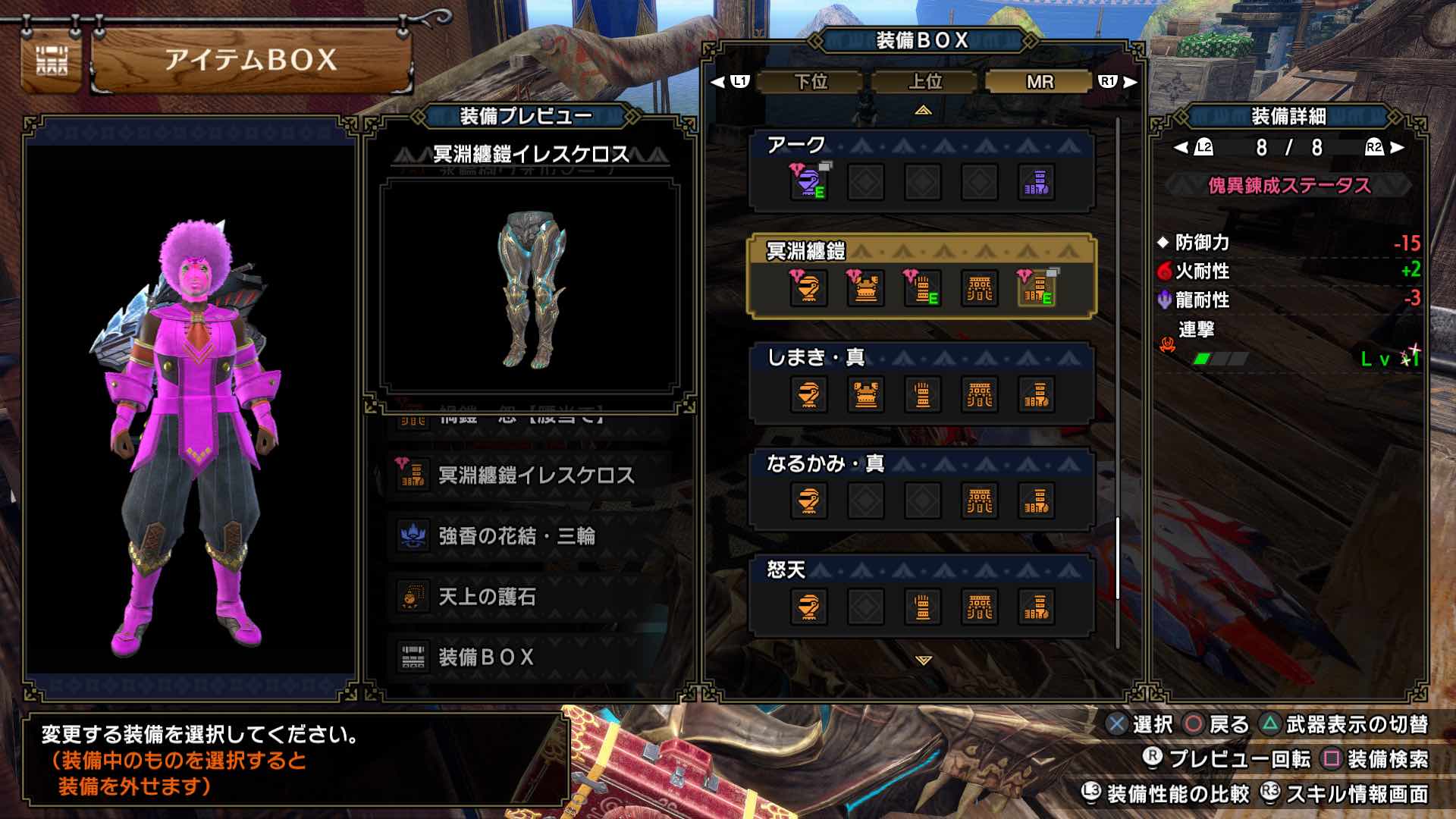This screenshot has width=1456, height=819.
Task: Click the upward chevron above the loadout list
Action: (x=922, y=111)
